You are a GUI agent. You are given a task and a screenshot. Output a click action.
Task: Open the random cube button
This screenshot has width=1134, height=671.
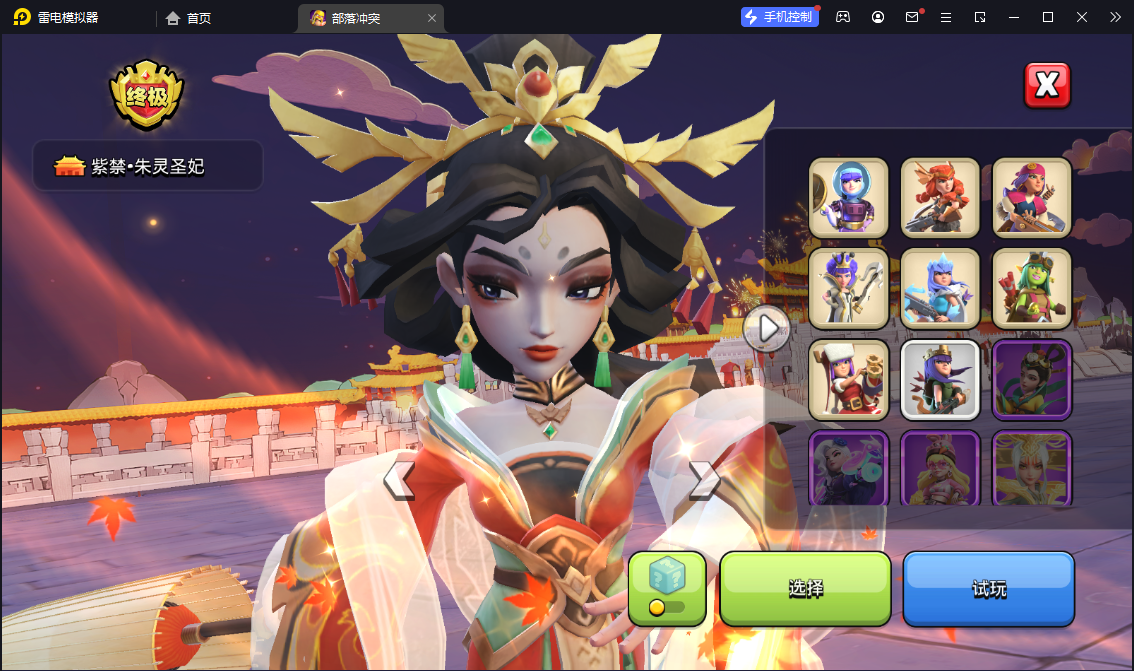pos(667,588)
